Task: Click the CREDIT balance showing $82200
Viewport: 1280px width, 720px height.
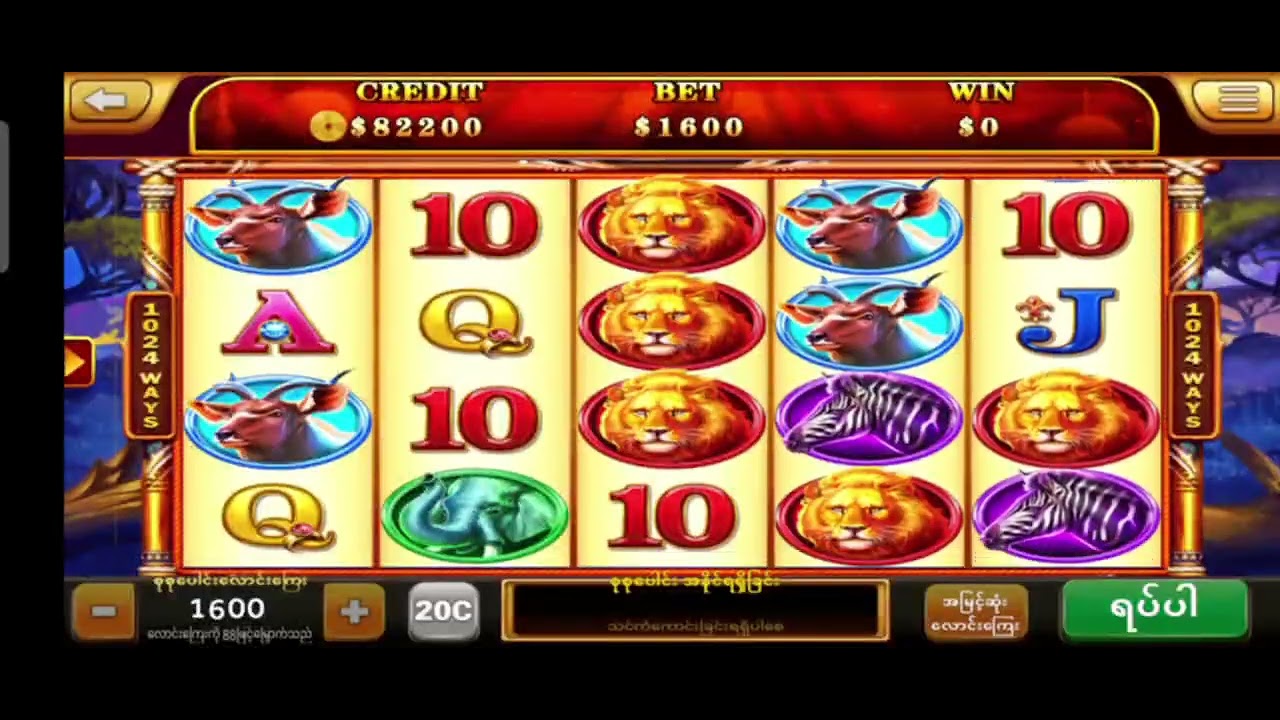Action: [420, 127]
